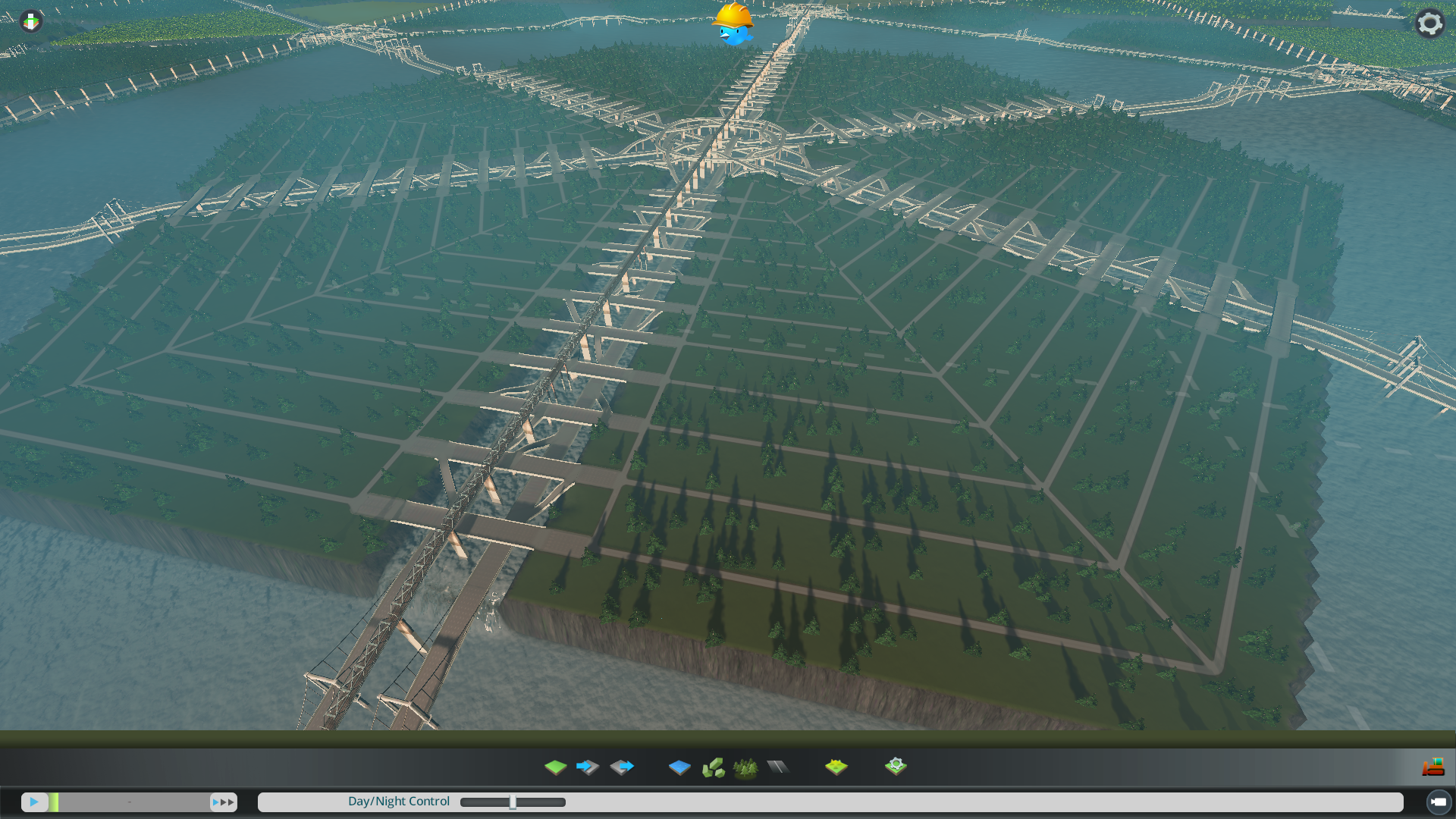Viewport: 1456px width, 819px height.
Task: Click the Day/Night Control button
Action: (x=398, y=801)
